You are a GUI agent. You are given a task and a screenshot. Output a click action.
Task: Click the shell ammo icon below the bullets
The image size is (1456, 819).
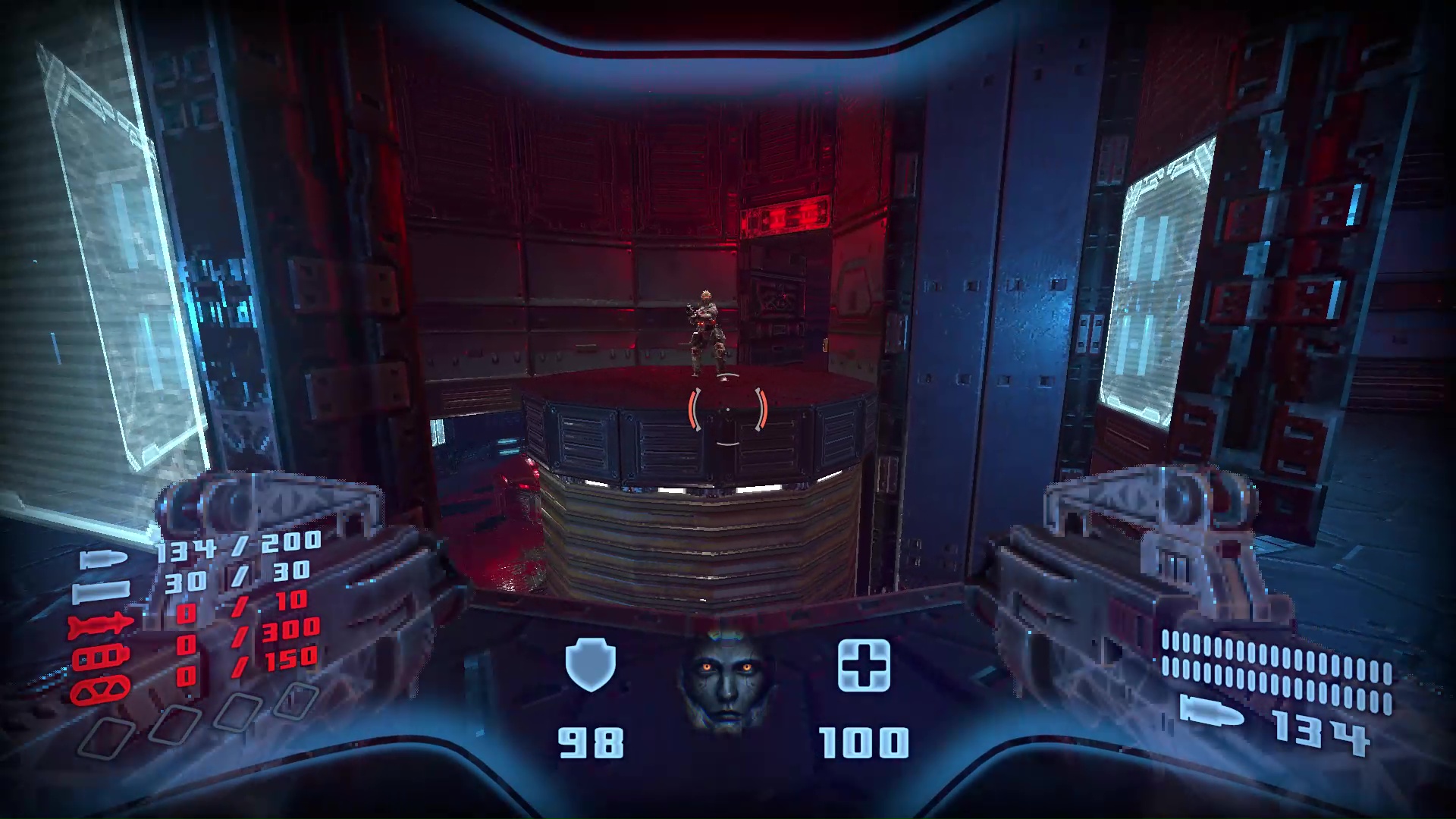click(101, 593)
